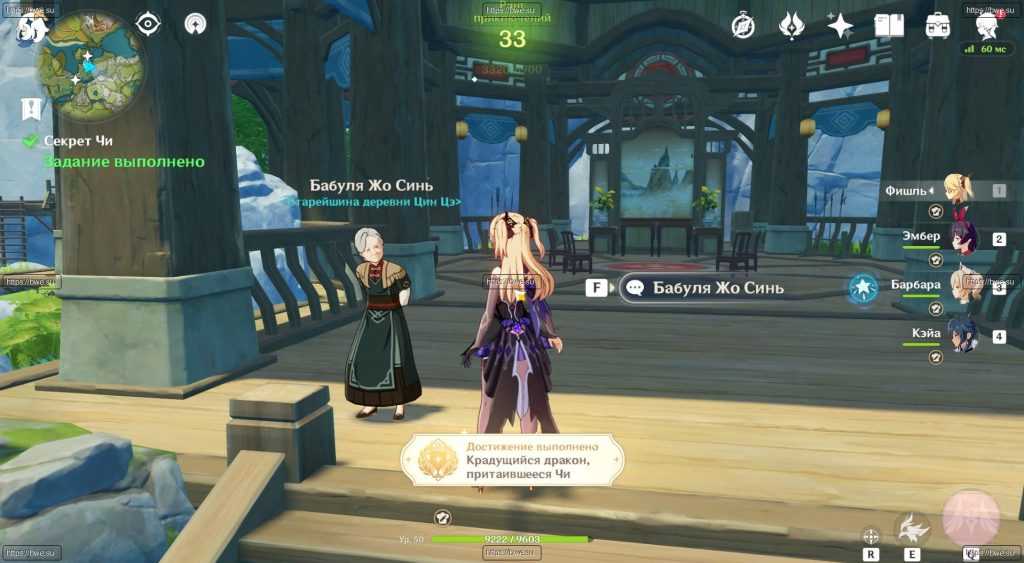The image size is (1024, 563).
Task: Use the raven elemental skill icon
Action: [911, 528]
